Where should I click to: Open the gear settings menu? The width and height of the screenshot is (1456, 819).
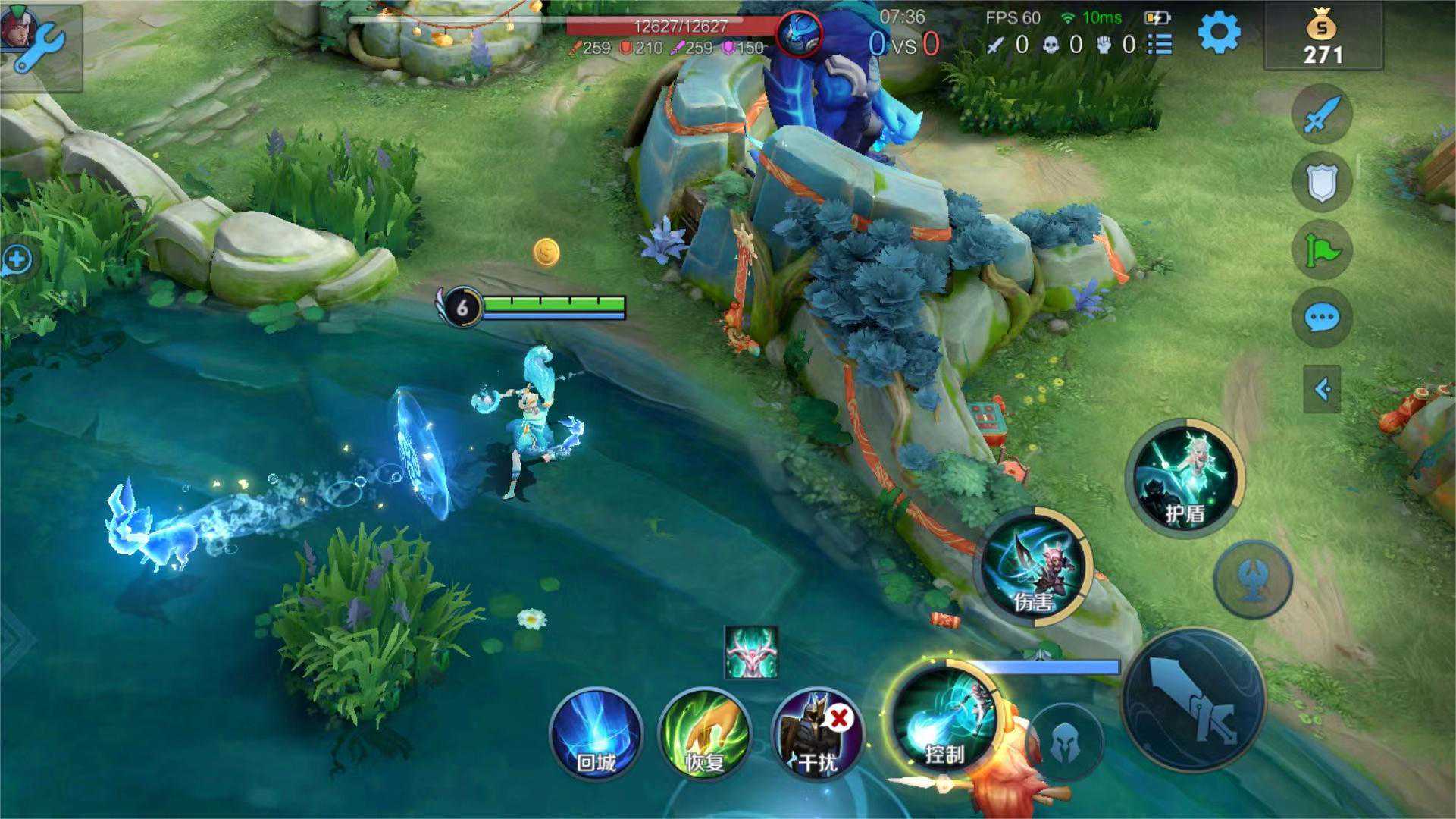point(1219,33)
